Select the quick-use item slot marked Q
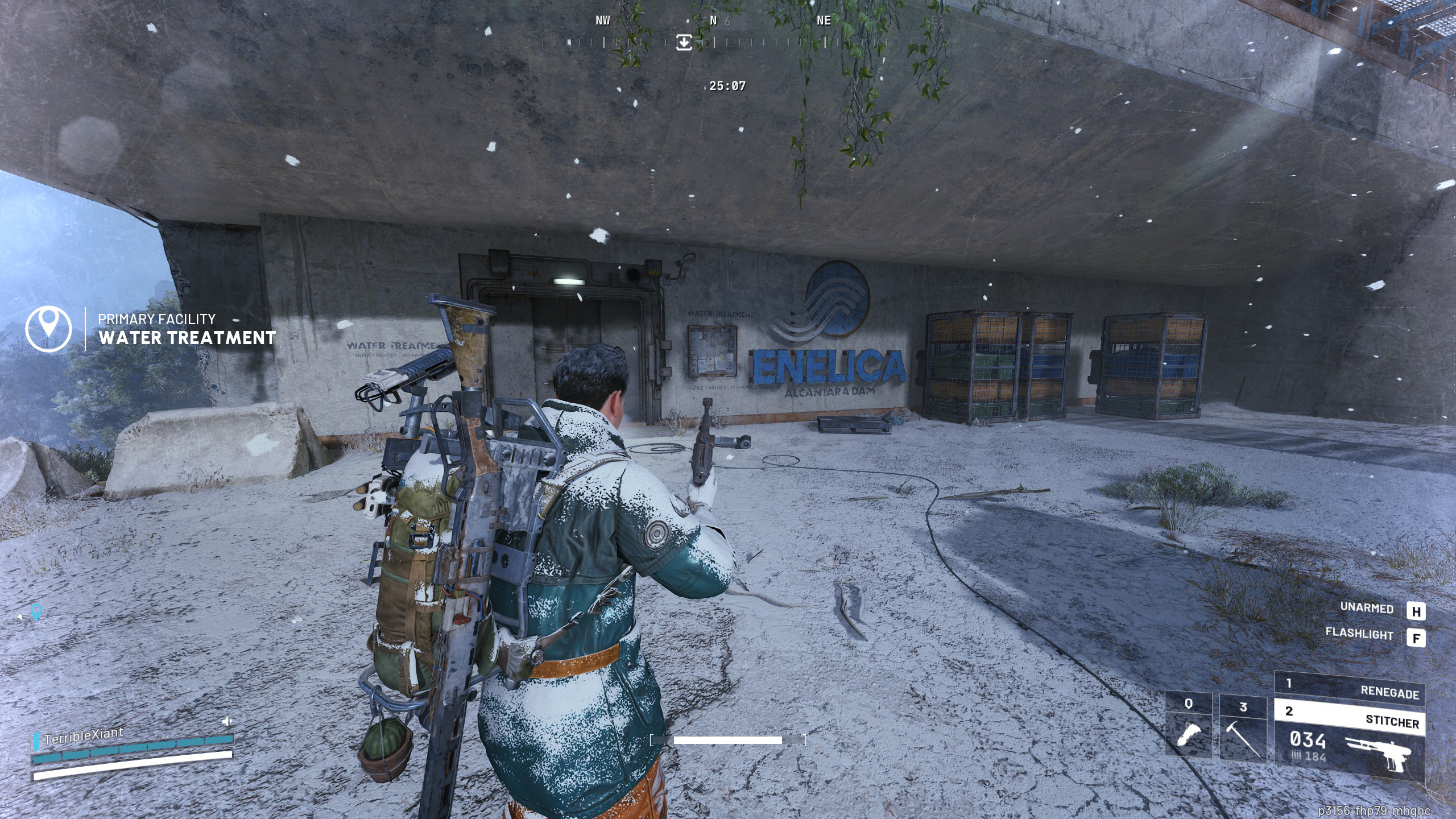Image resolution: width=1456 pixels, height=819 pixels. pos(1188,726)
